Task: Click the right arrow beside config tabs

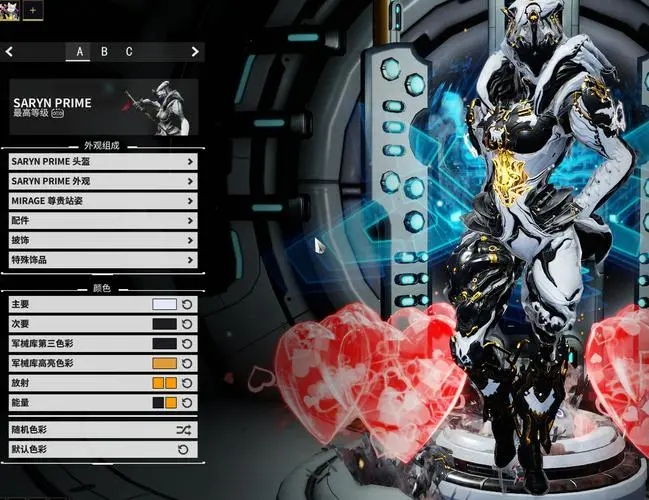Action: [195, 51]
